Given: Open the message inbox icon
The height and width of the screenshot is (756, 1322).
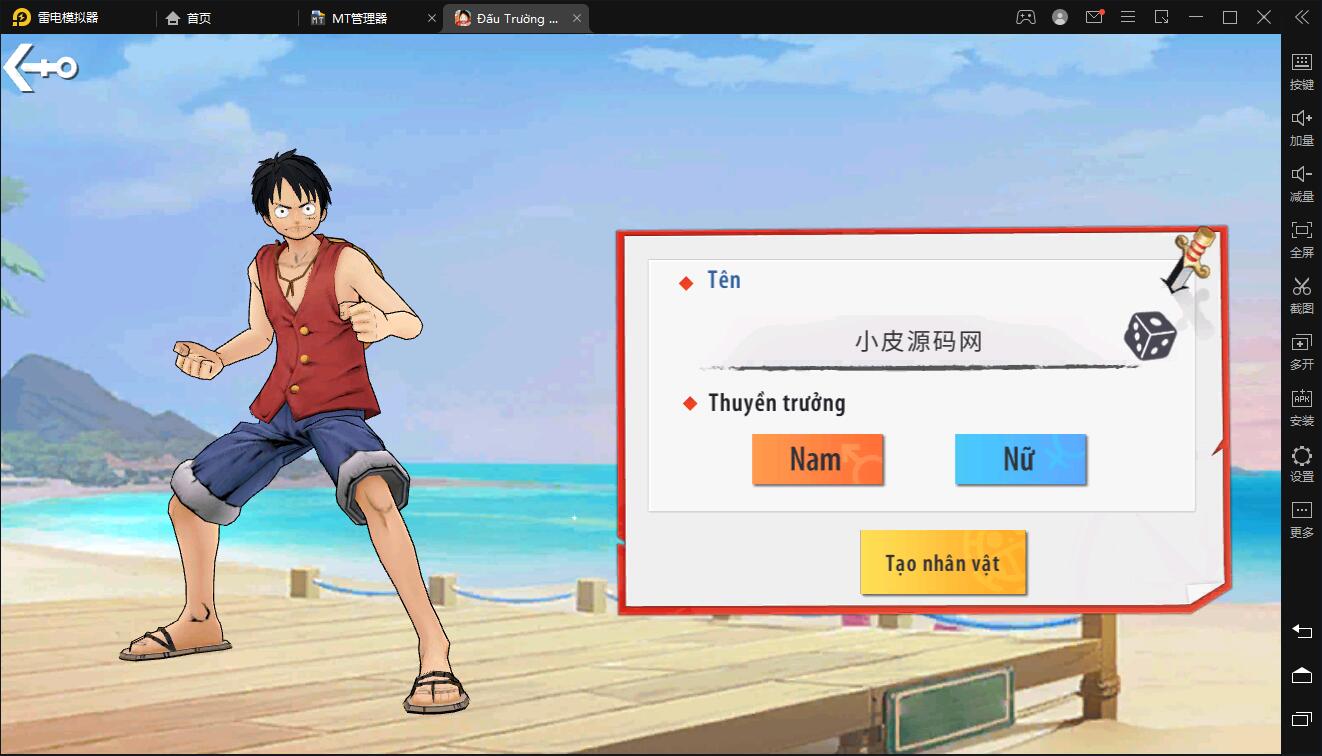Looking at the screenshot, I should [1093, 17].
